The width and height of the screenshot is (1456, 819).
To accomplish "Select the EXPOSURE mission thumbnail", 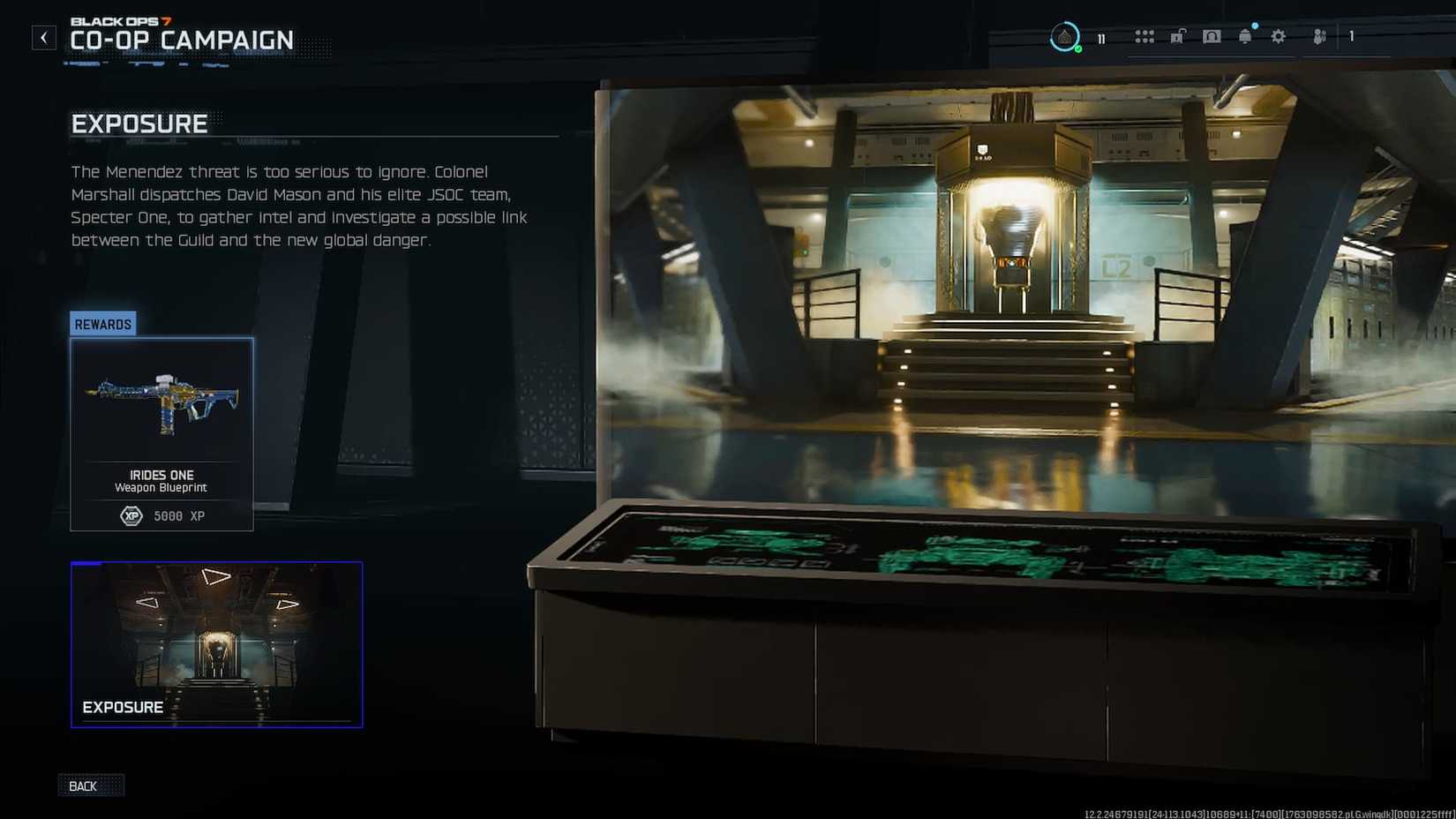I will point(216,644).
